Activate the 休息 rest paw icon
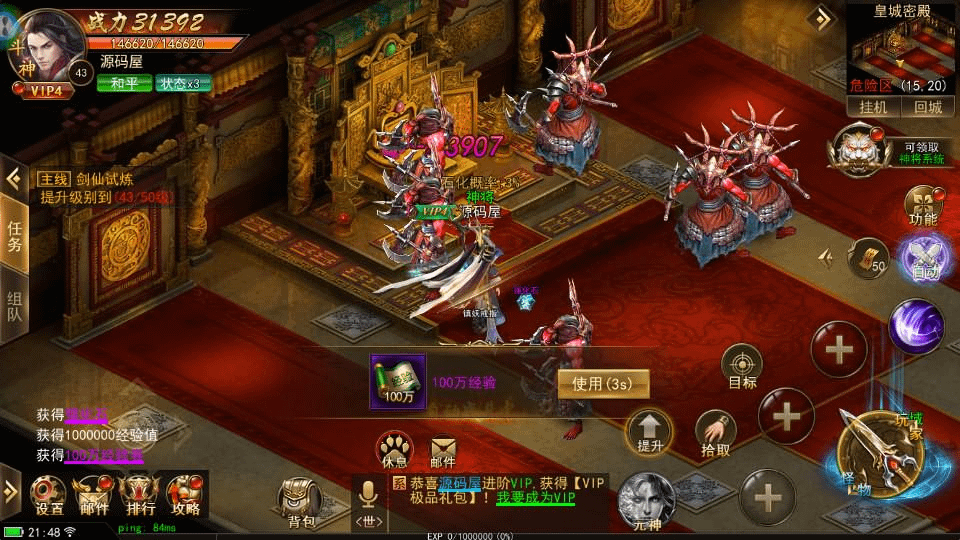 click(x=395, y=449)
